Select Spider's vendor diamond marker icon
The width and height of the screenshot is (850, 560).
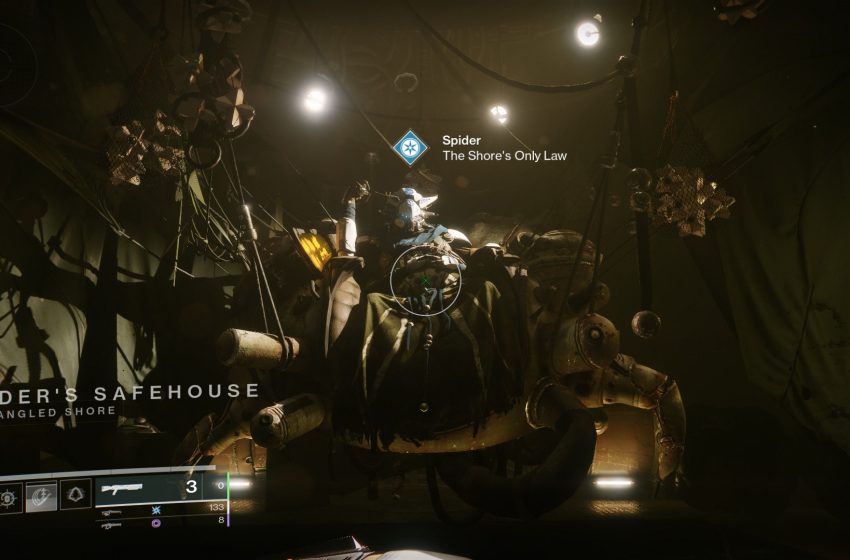[x=408, y=148]
